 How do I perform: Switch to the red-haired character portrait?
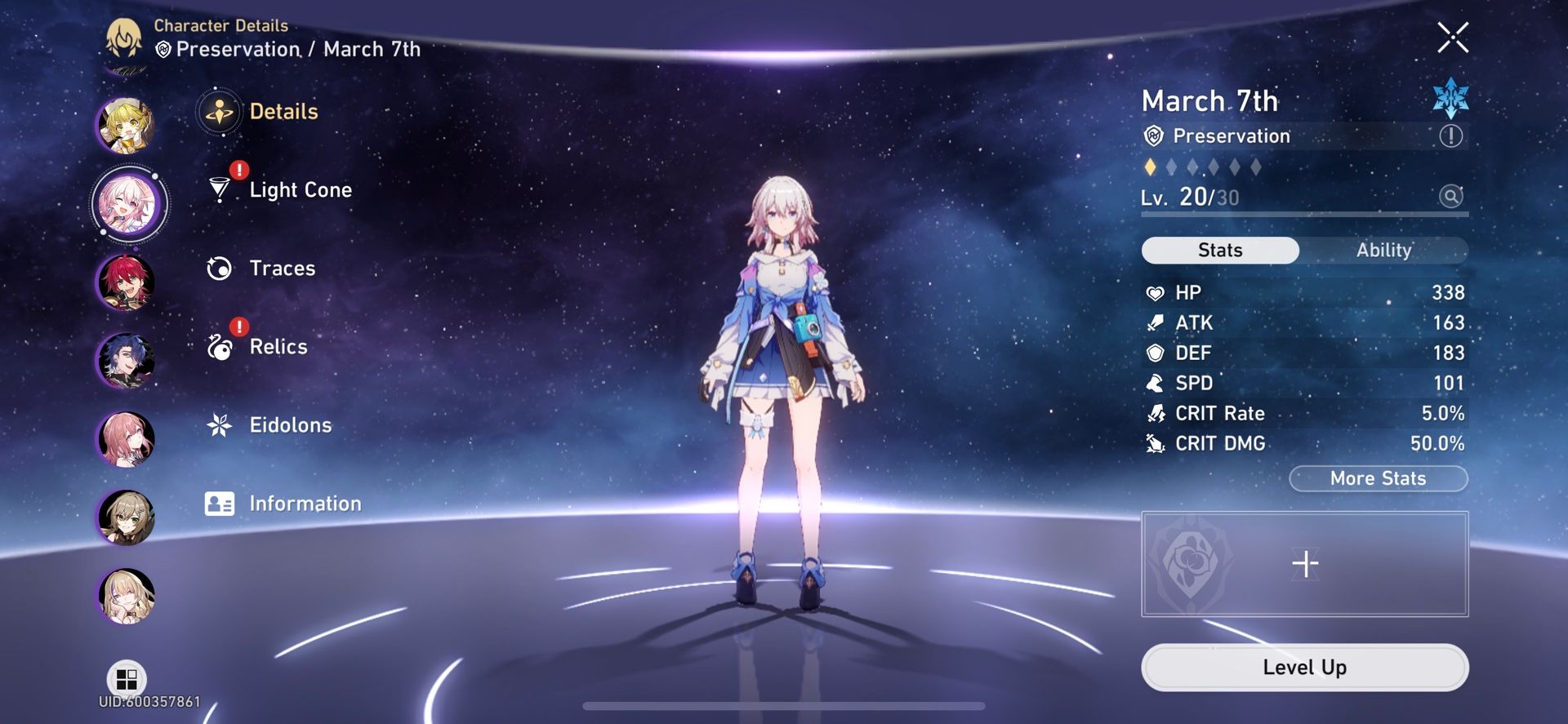pos(127,280)
